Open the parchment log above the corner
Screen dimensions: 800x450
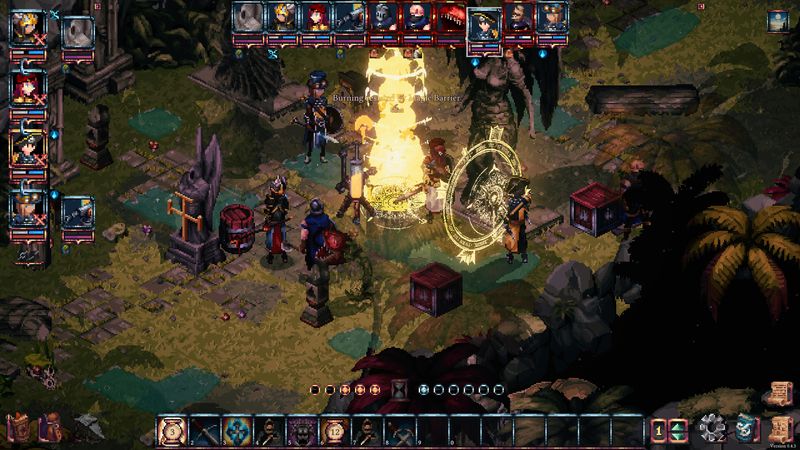click(x=778, y=391)
